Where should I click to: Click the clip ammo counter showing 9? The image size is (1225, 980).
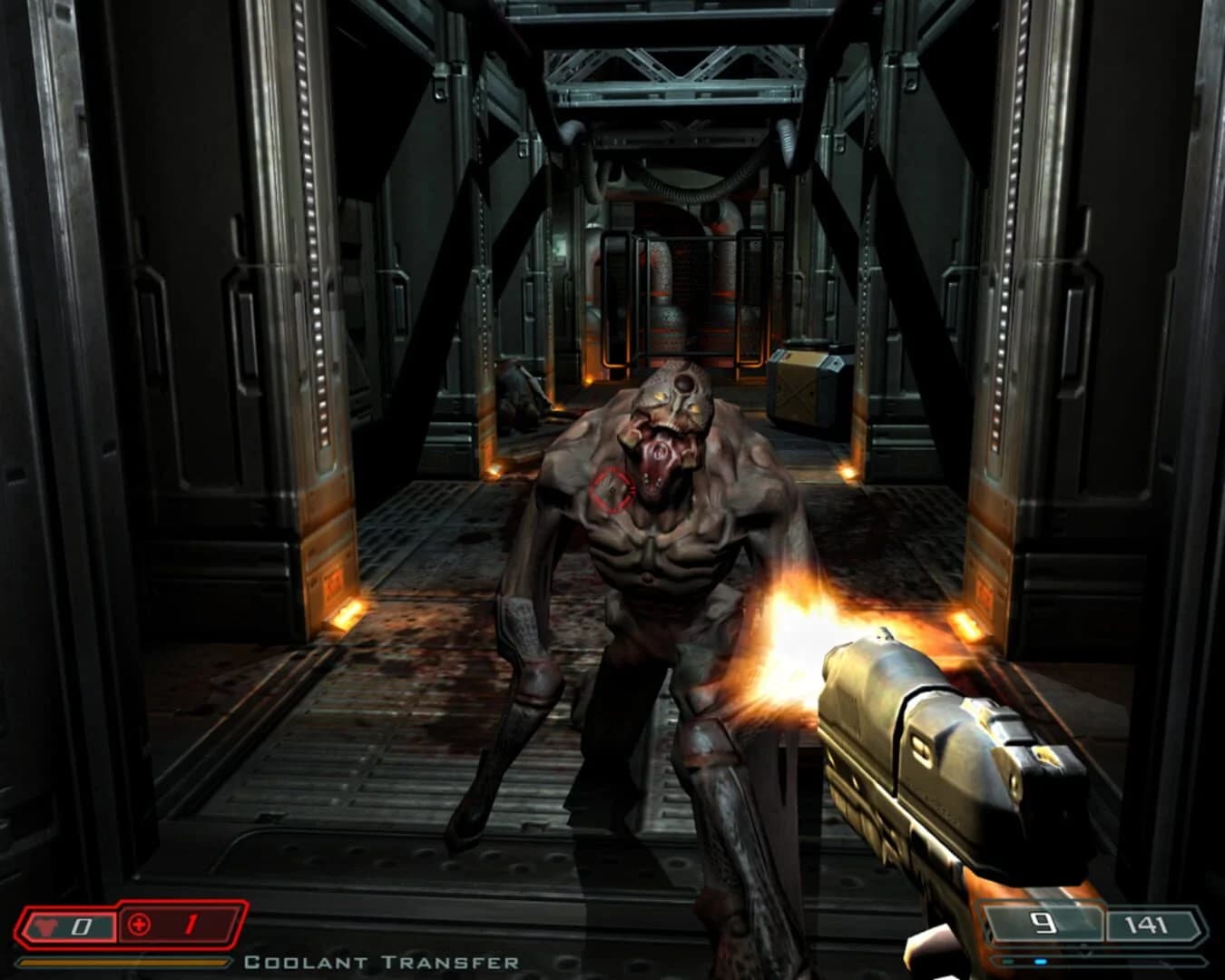(x=1044, y=921)
